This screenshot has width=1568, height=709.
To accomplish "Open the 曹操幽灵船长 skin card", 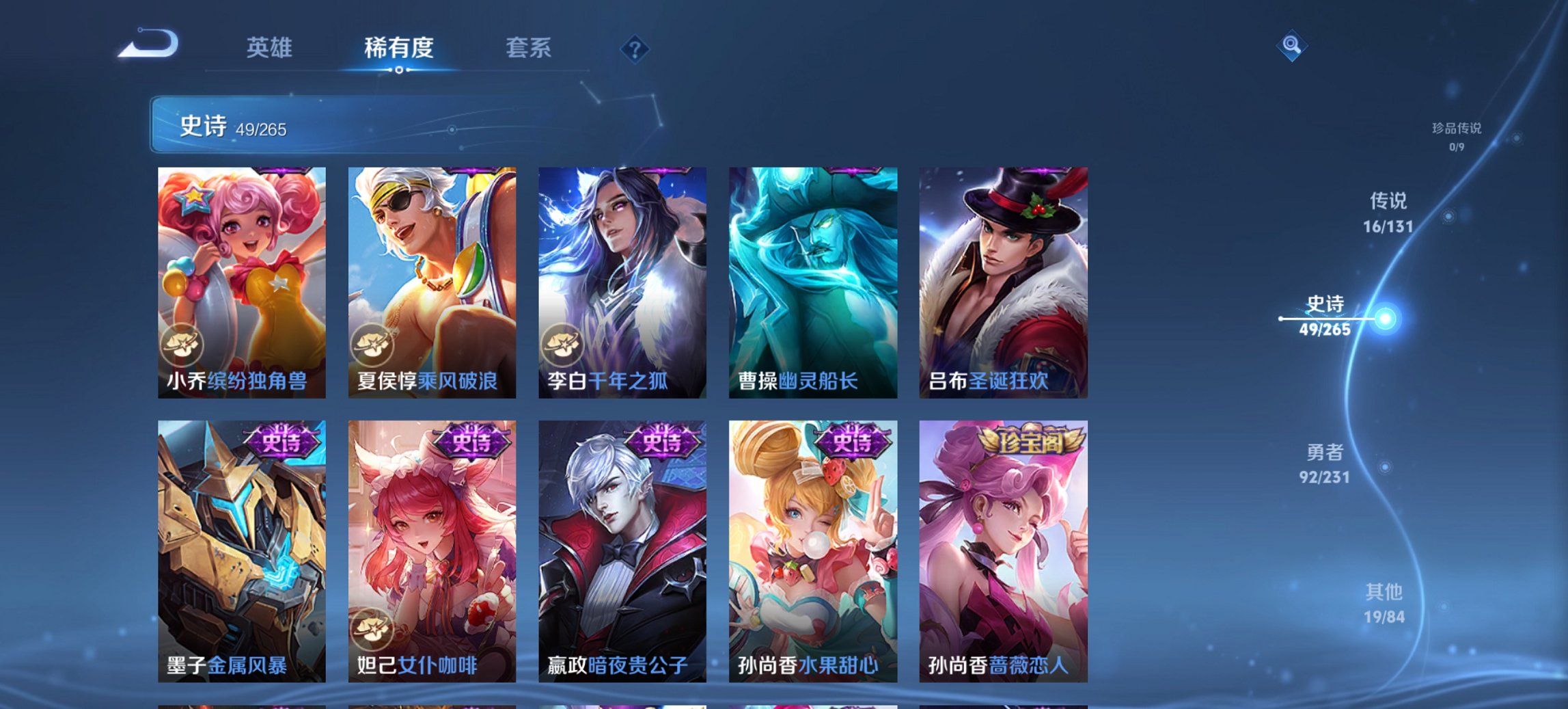I will pos(813,280).
